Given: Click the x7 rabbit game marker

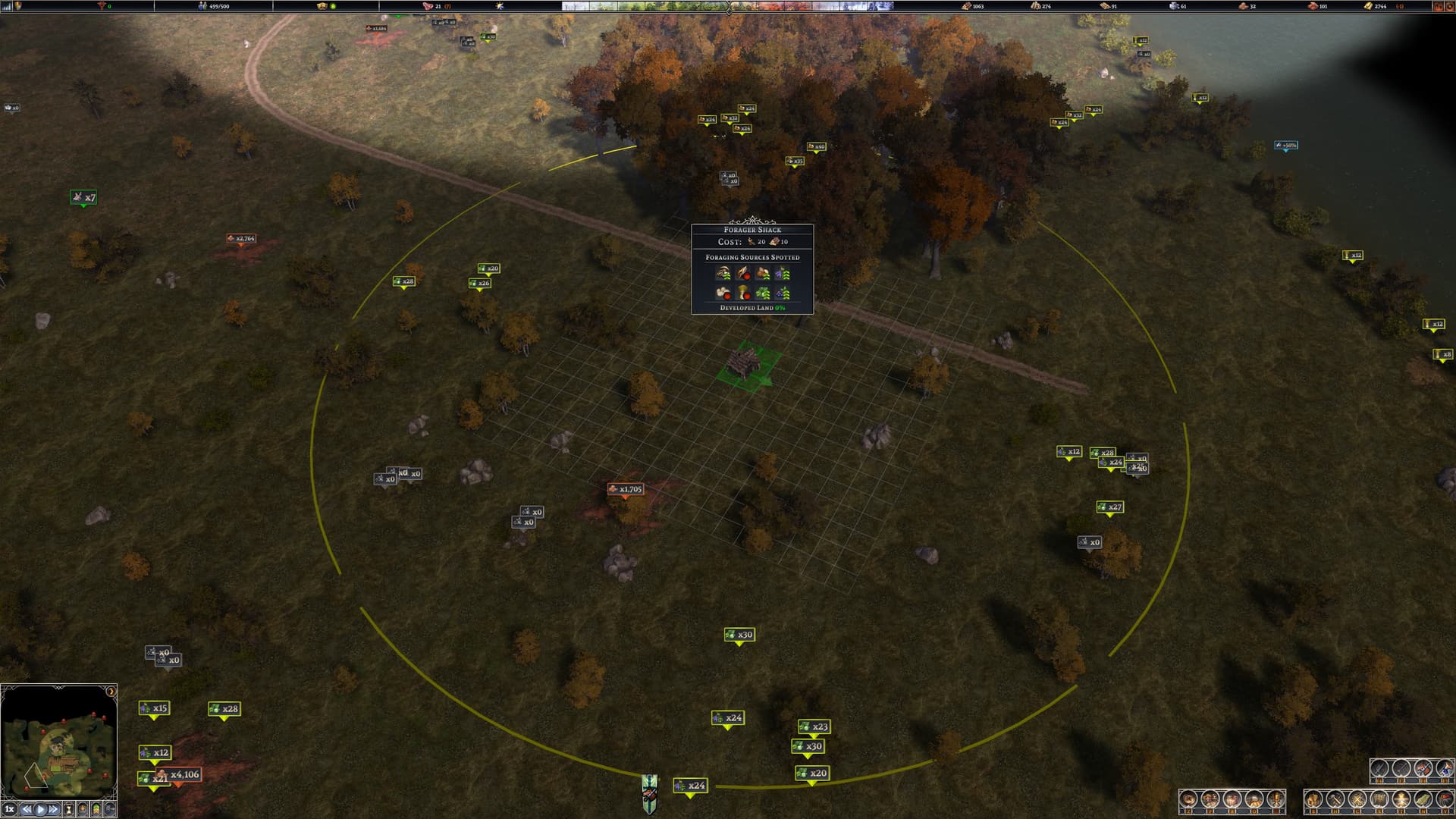Looking at the screenshot, I should click(83, 198).
